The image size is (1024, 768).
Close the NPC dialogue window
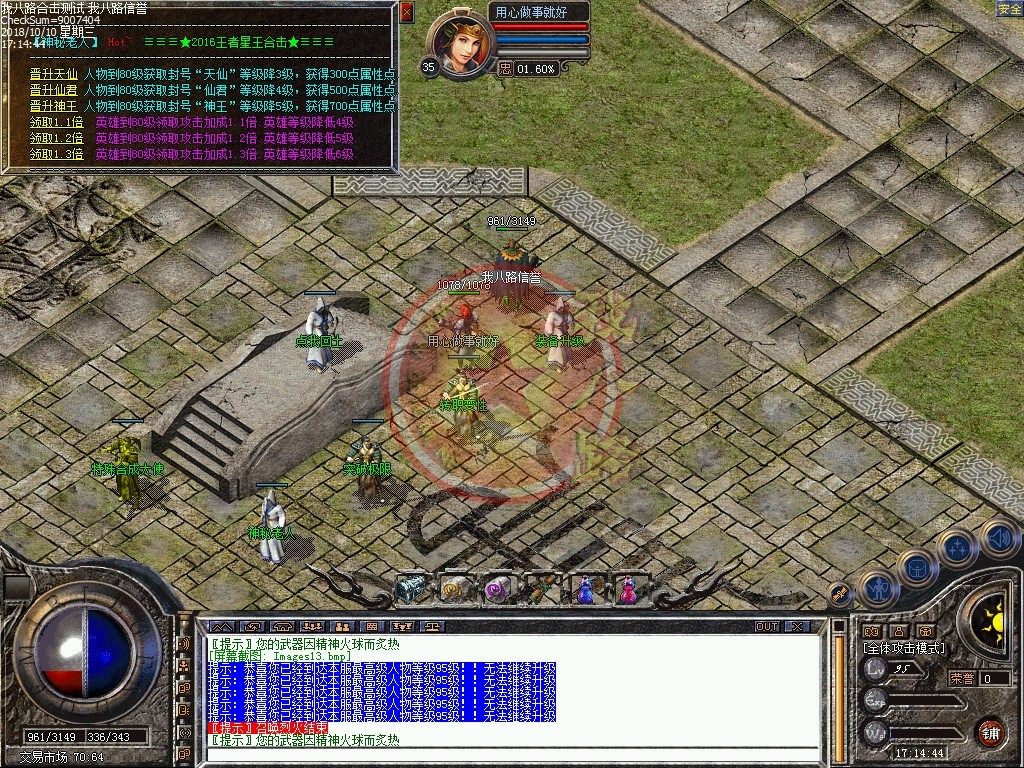coord(406,12)
